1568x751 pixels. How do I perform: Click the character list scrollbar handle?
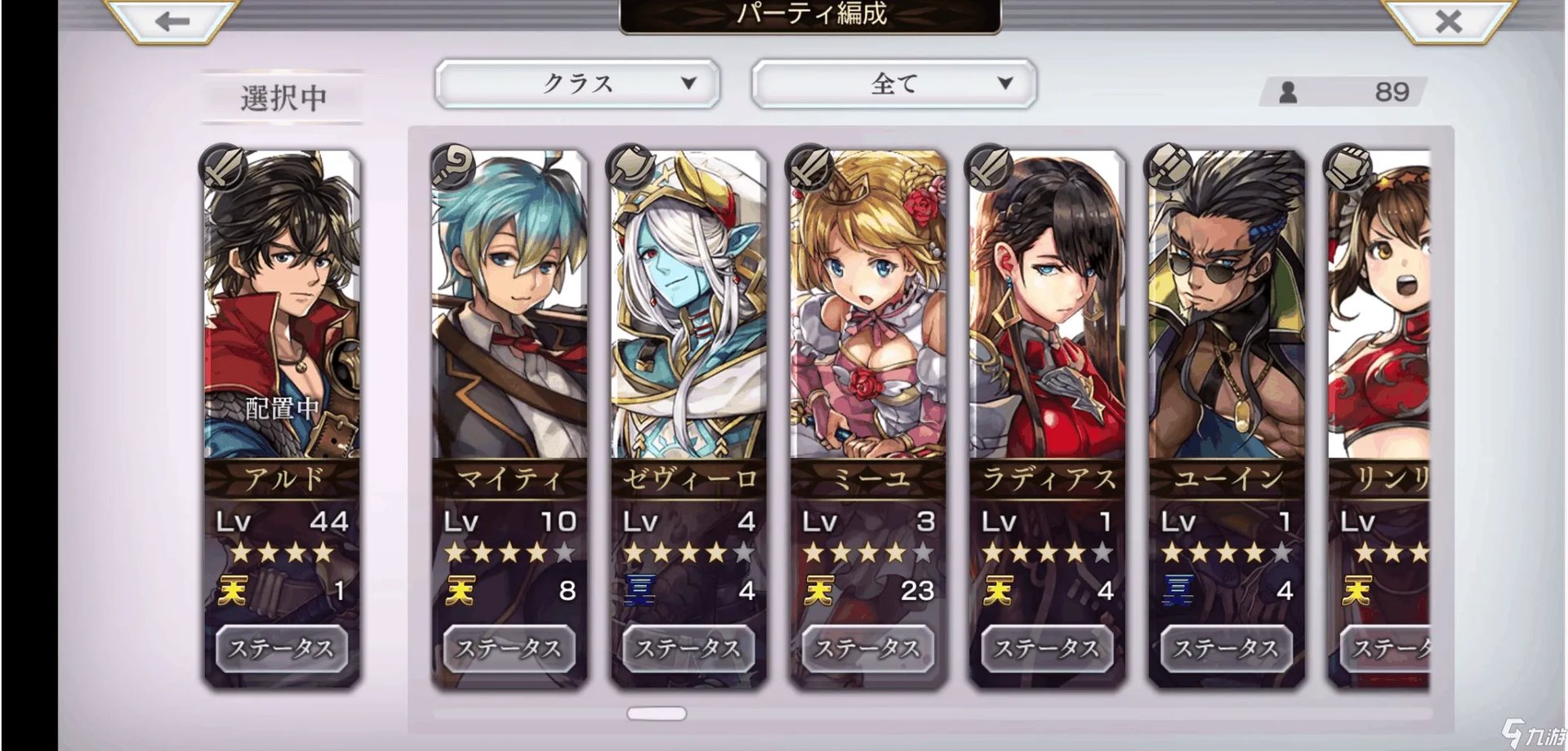click(x=657, y=713)
